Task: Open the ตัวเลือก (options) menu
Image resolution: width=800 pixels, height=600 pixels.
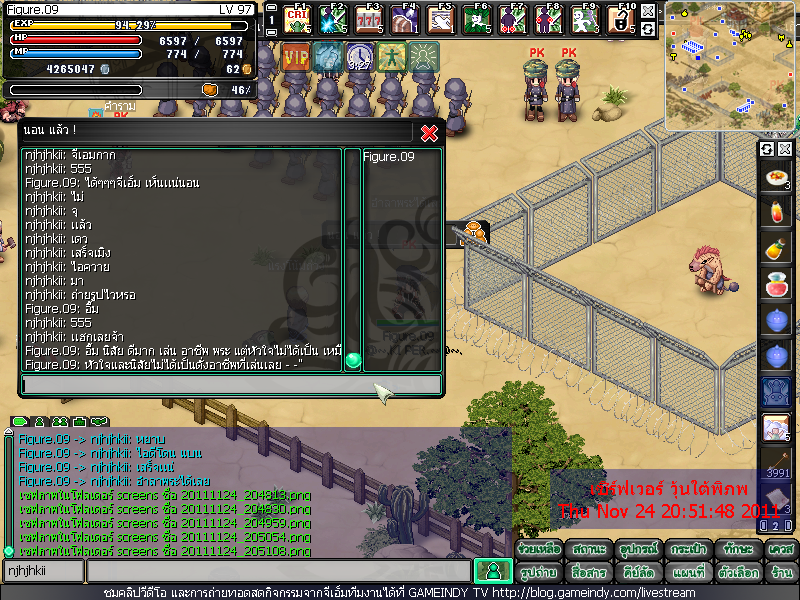Action: coord(735,572)
